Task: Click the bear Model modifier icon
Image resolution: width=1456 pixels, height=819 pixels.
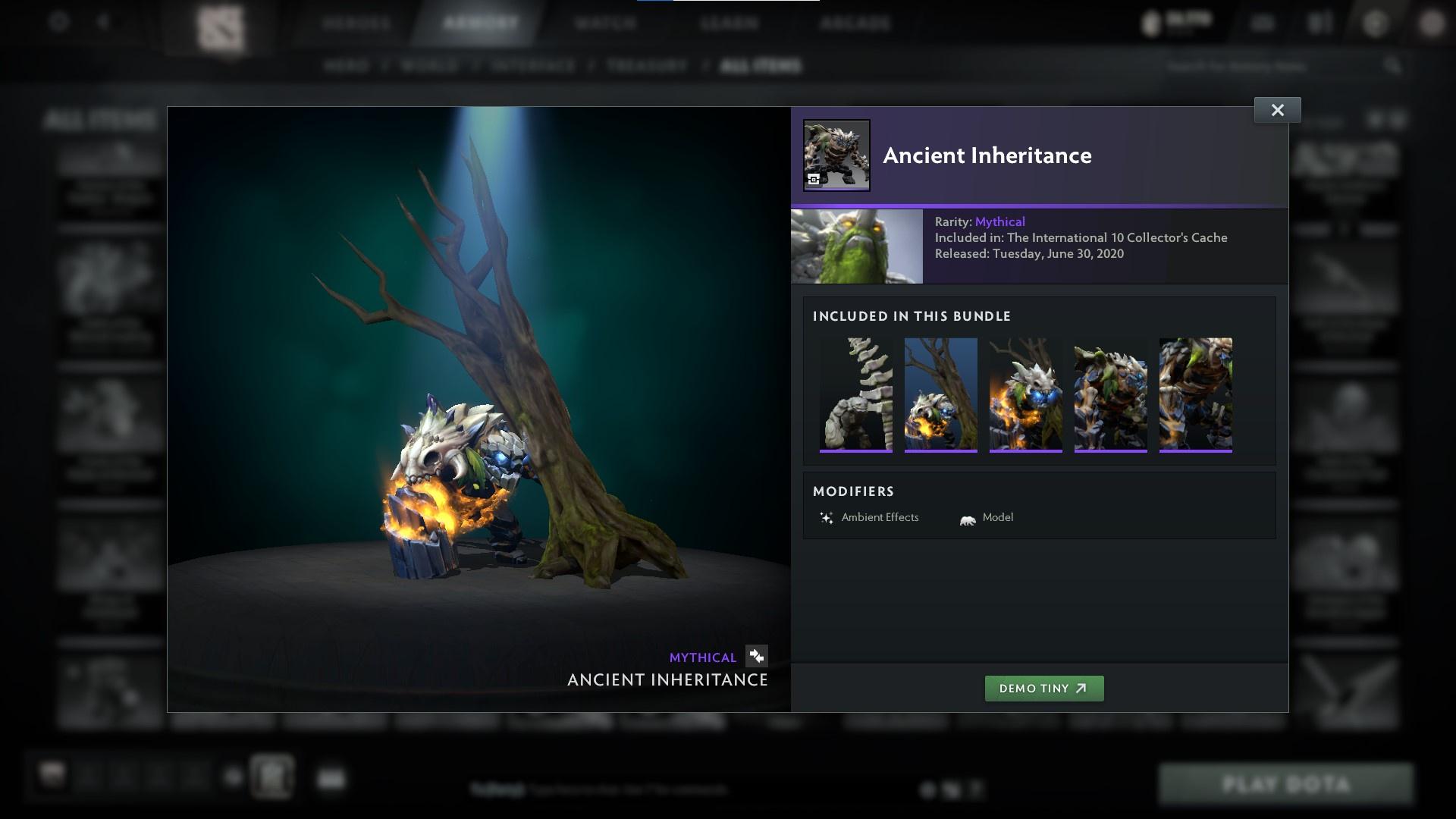Action: 965,517
